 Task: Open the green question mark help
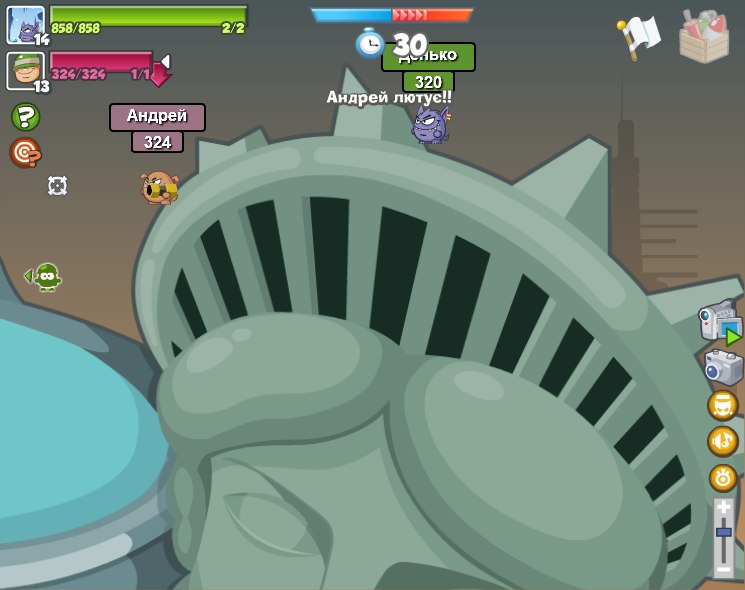click(25, 117)
